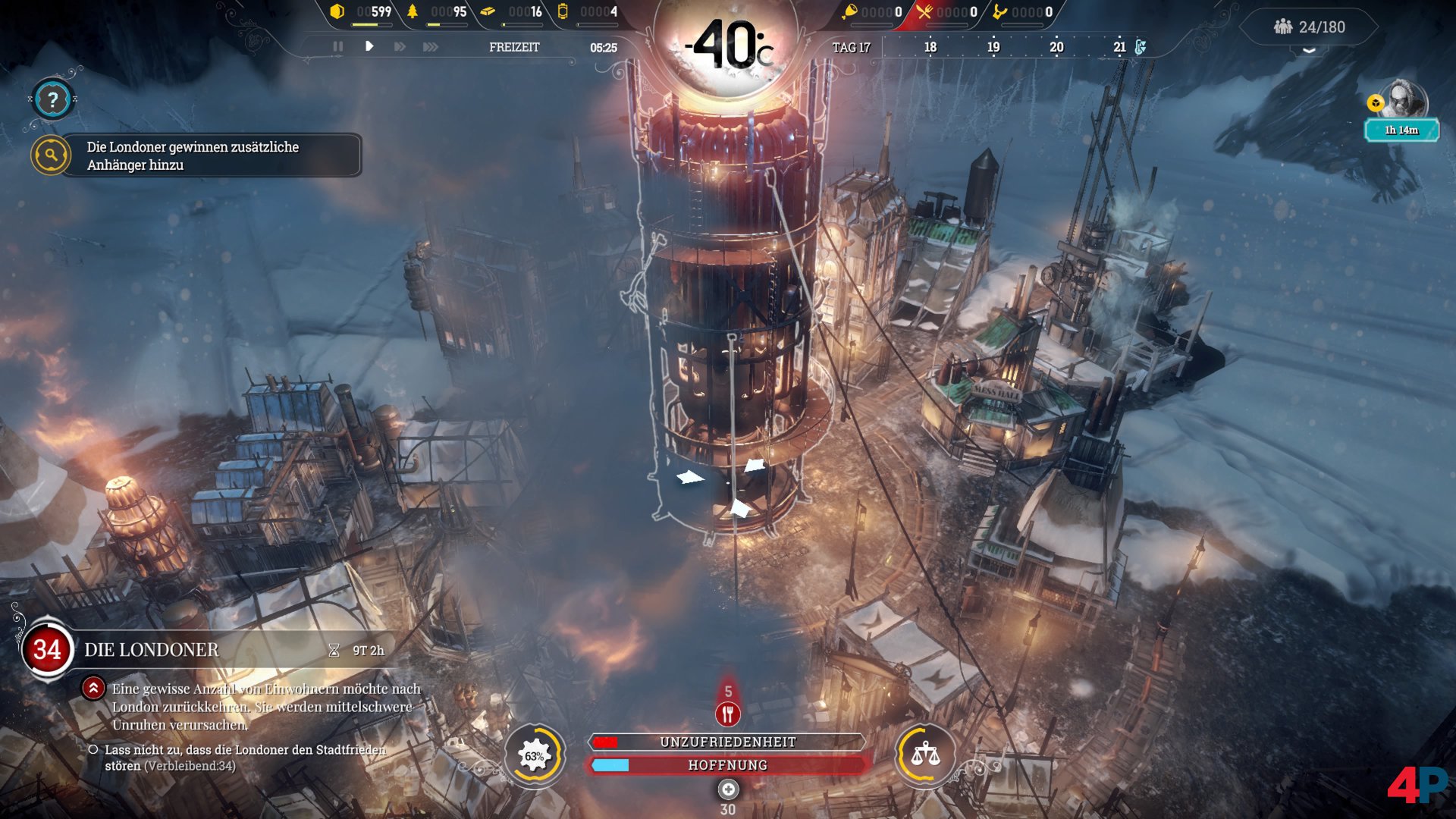Show the raw food resource counter

871,12
